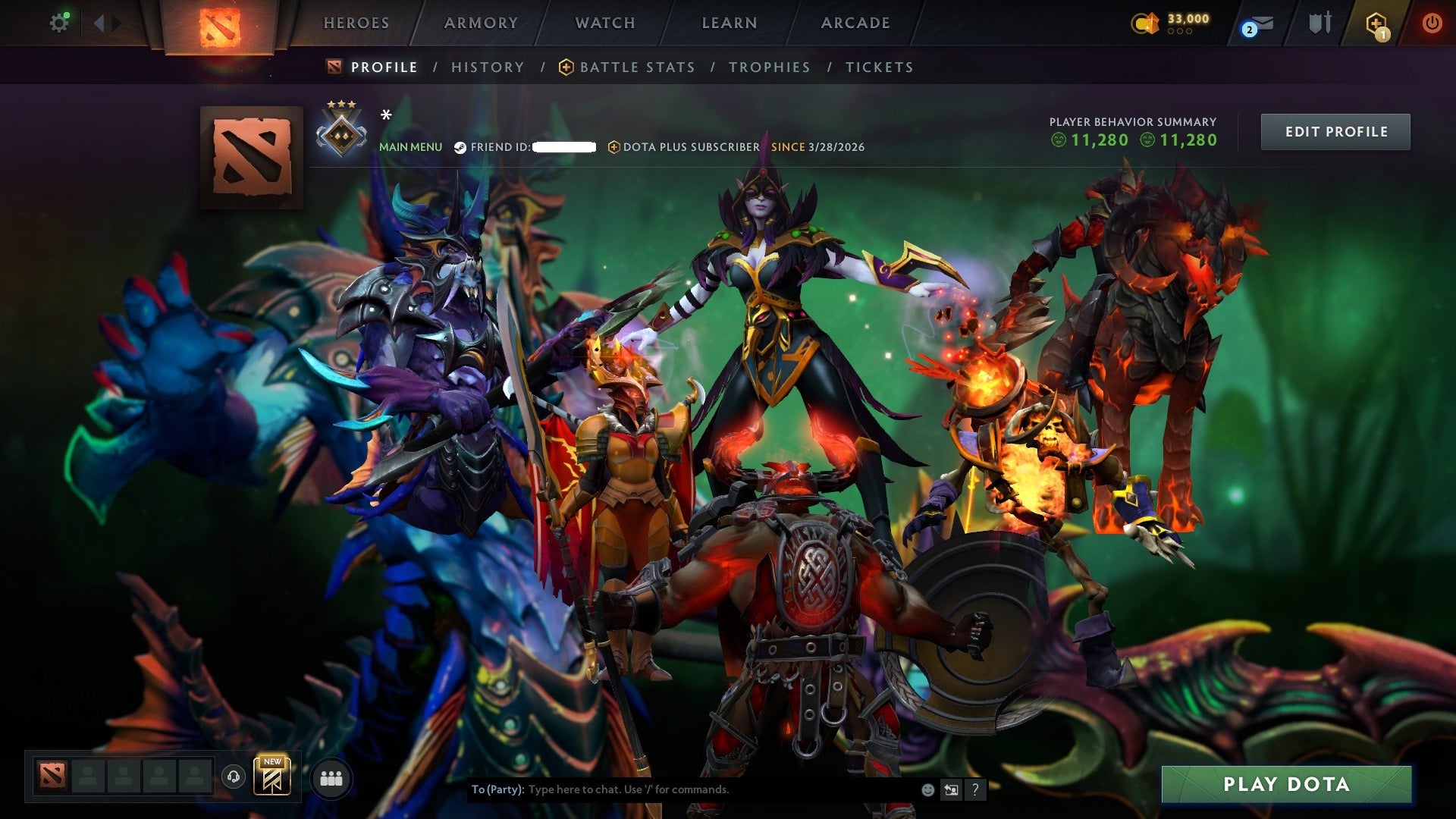Screen dimensions: 1456x819
Task: Open the MAIN MENU status dropdown
Action: (x=410, y=147)
